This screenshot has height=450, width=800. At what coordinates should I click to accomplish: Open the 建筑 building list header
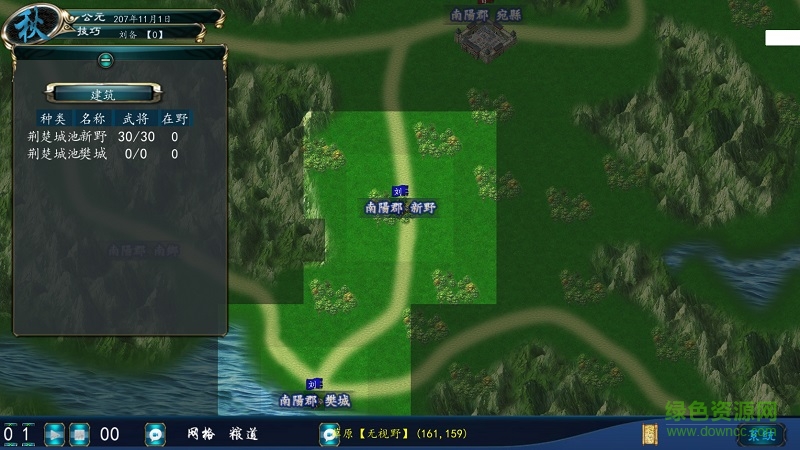(x=104, y=94)
